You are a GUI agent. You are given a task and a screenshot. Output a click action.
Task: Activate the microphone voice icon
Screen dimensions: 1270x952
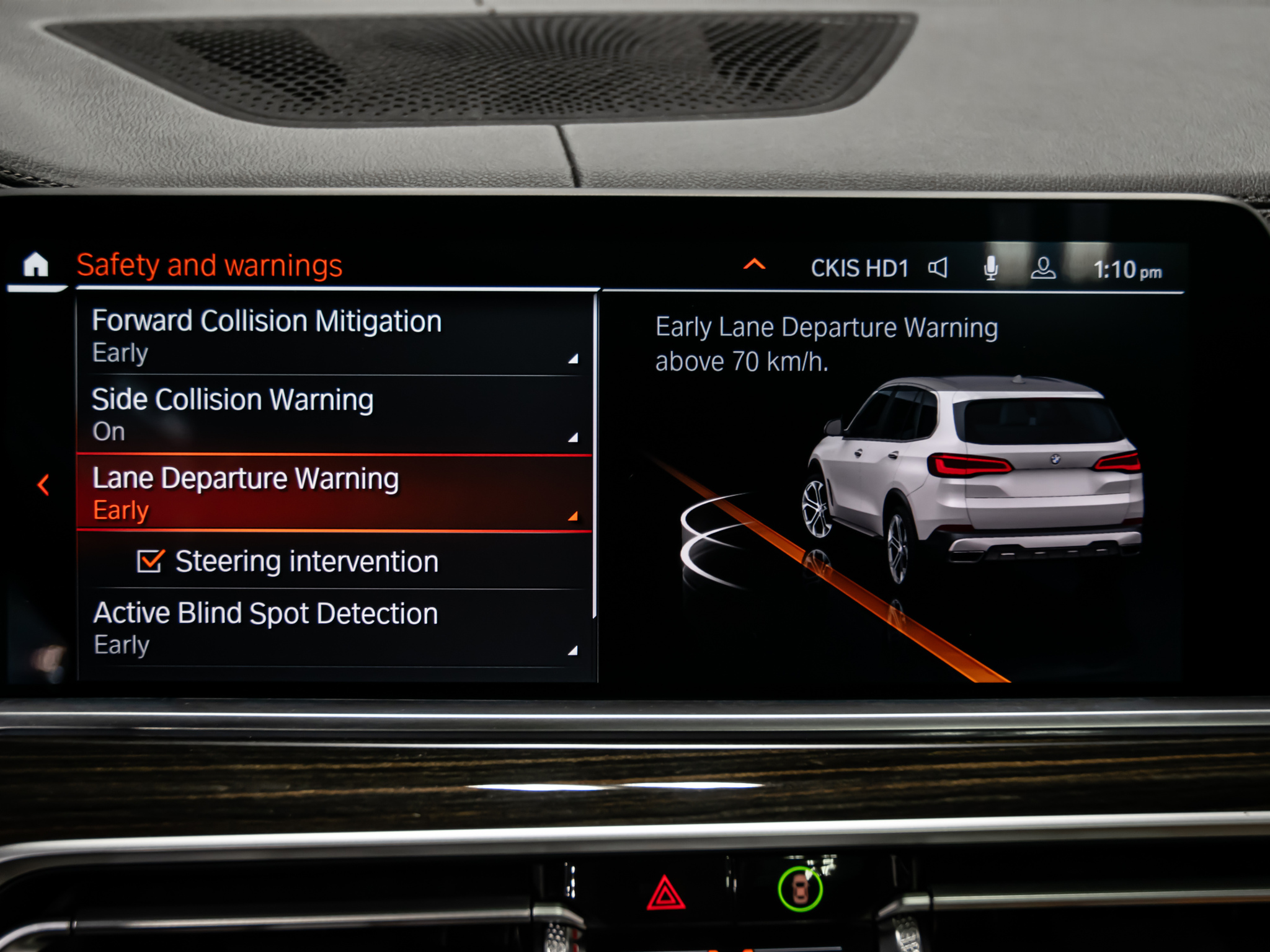click(x=991, y=268)
